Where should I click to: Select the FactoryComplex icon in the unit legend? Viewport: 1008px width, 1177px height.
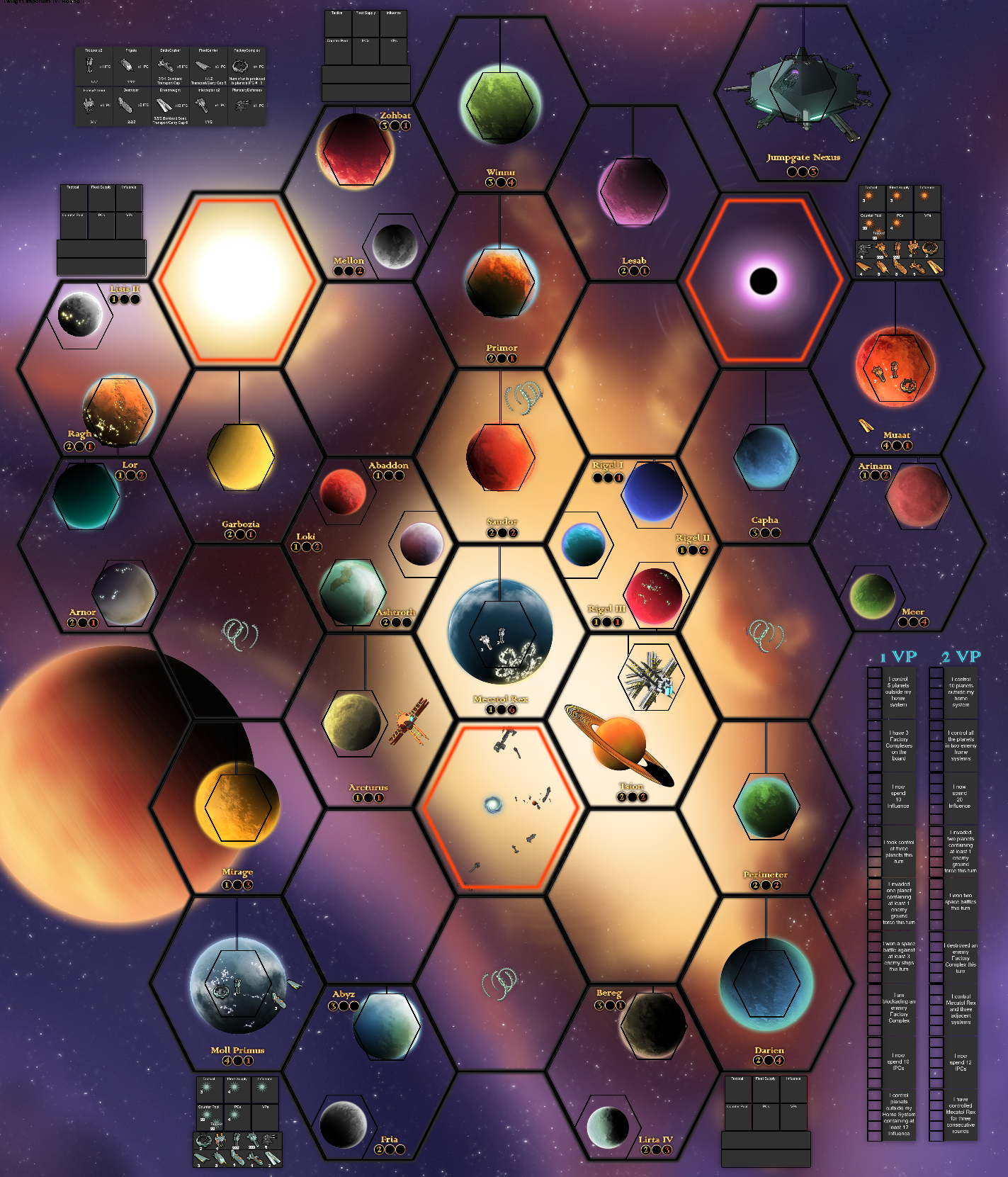(239, 66)
